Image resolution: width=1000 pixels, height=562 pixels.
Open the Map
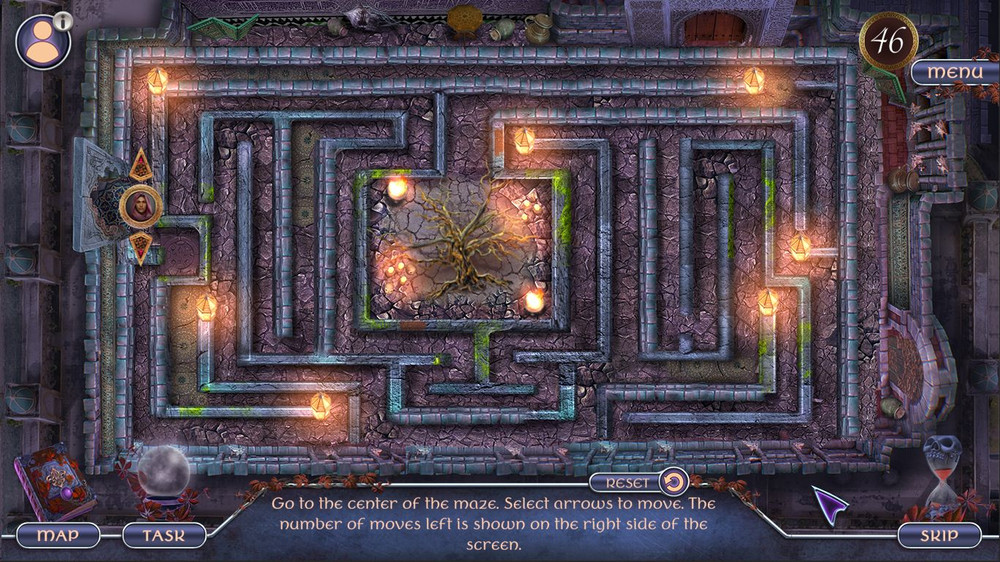[58, 535]
